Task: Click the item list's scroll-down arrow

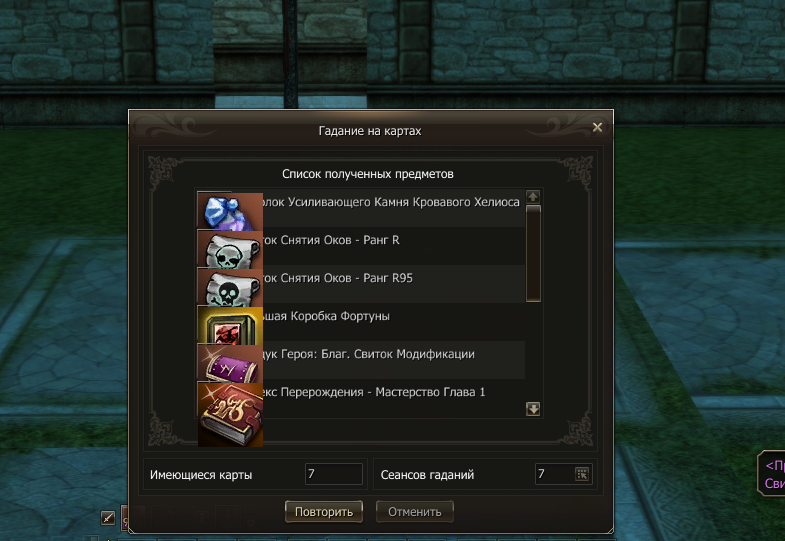Action: [x=533, y=408]
